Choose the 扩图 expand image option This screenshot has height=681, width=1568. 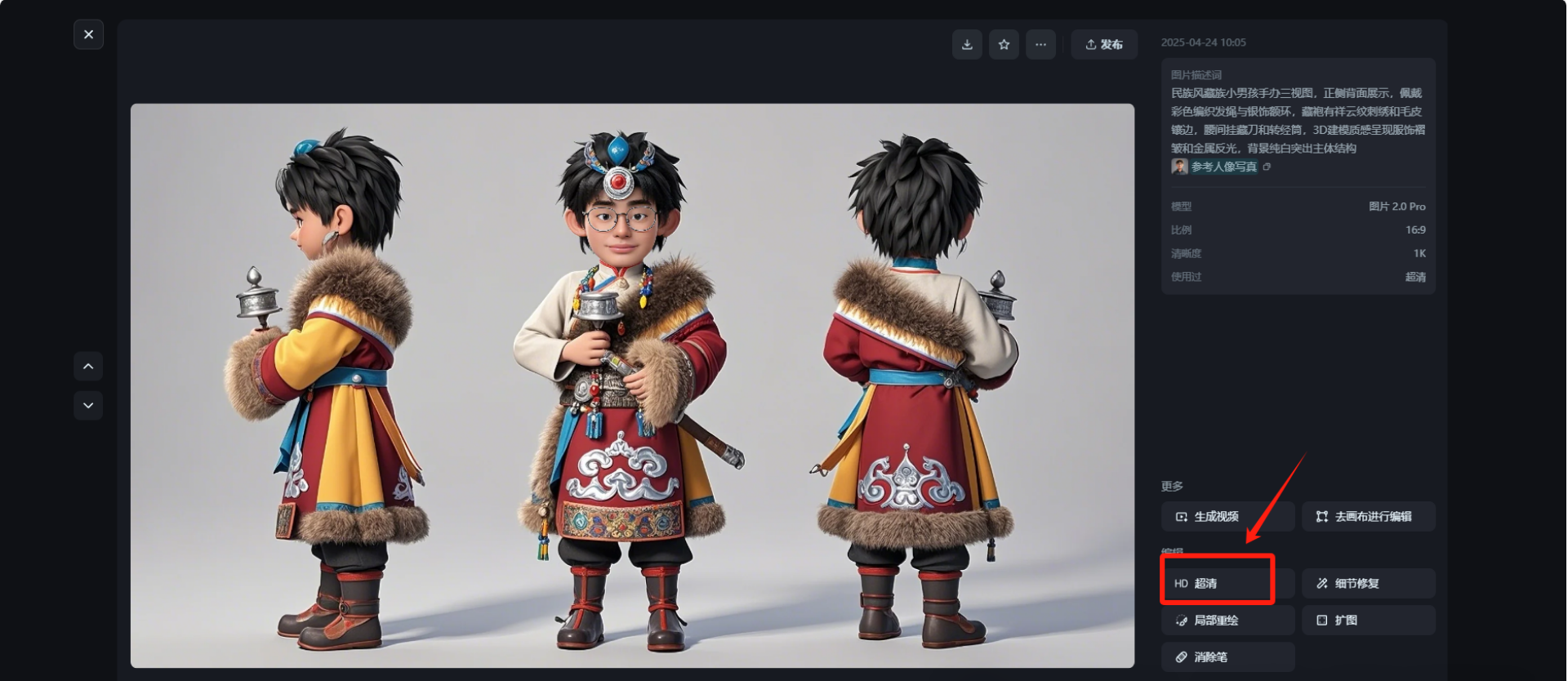pyautogui.click(x=1368, y=620)
